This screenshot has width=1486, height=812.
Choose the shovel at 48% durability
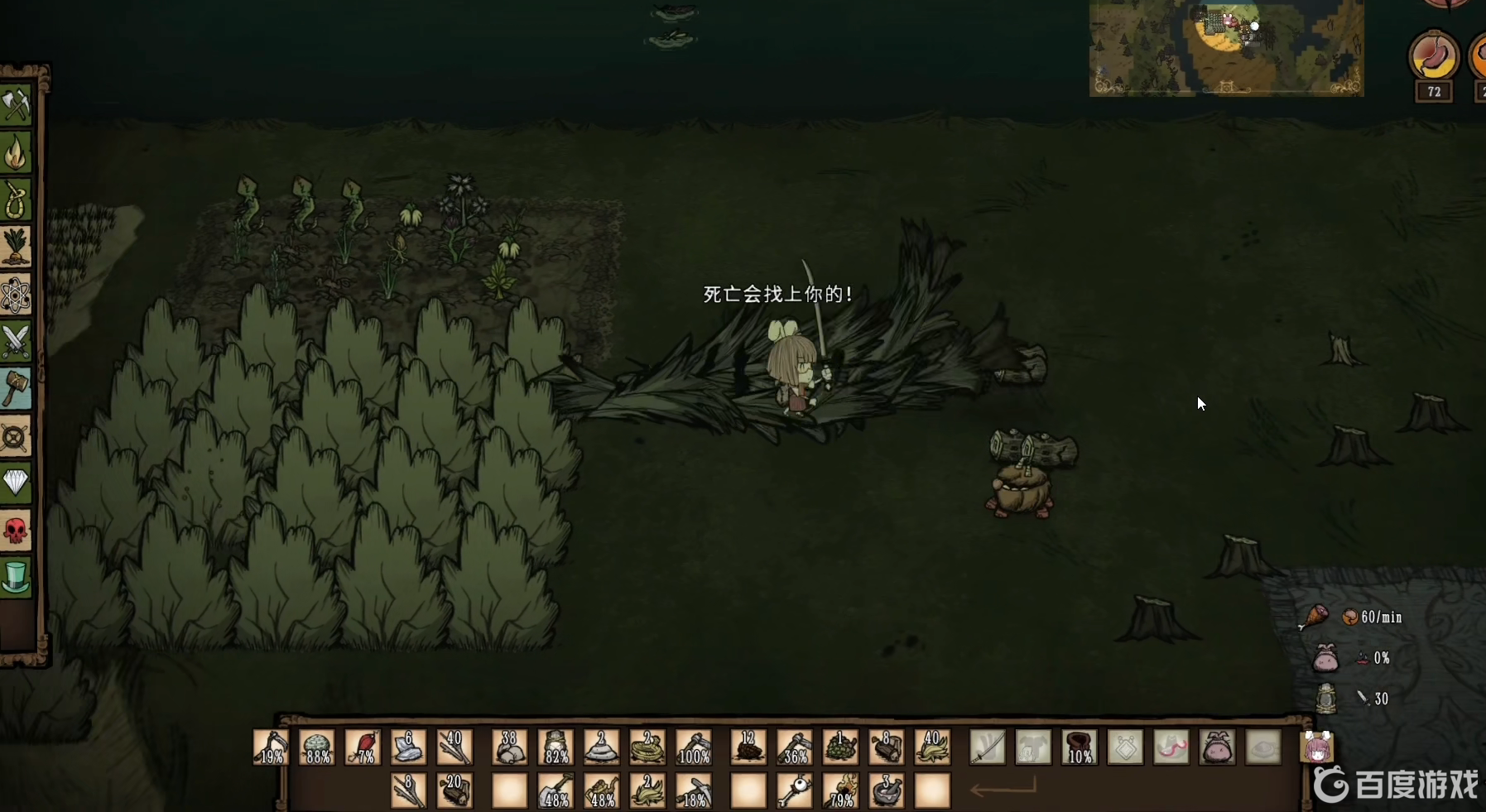point(556,791)
